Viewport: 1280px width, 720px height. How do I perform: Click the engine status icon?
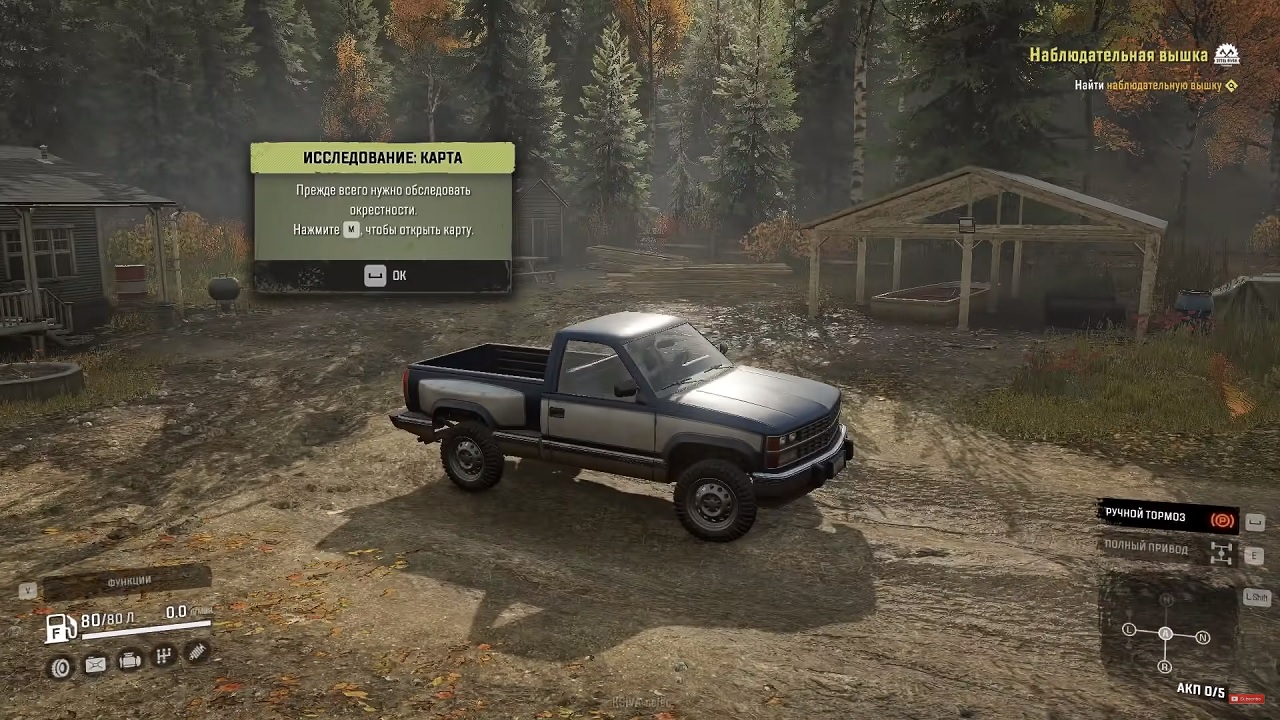click(129, 660)
